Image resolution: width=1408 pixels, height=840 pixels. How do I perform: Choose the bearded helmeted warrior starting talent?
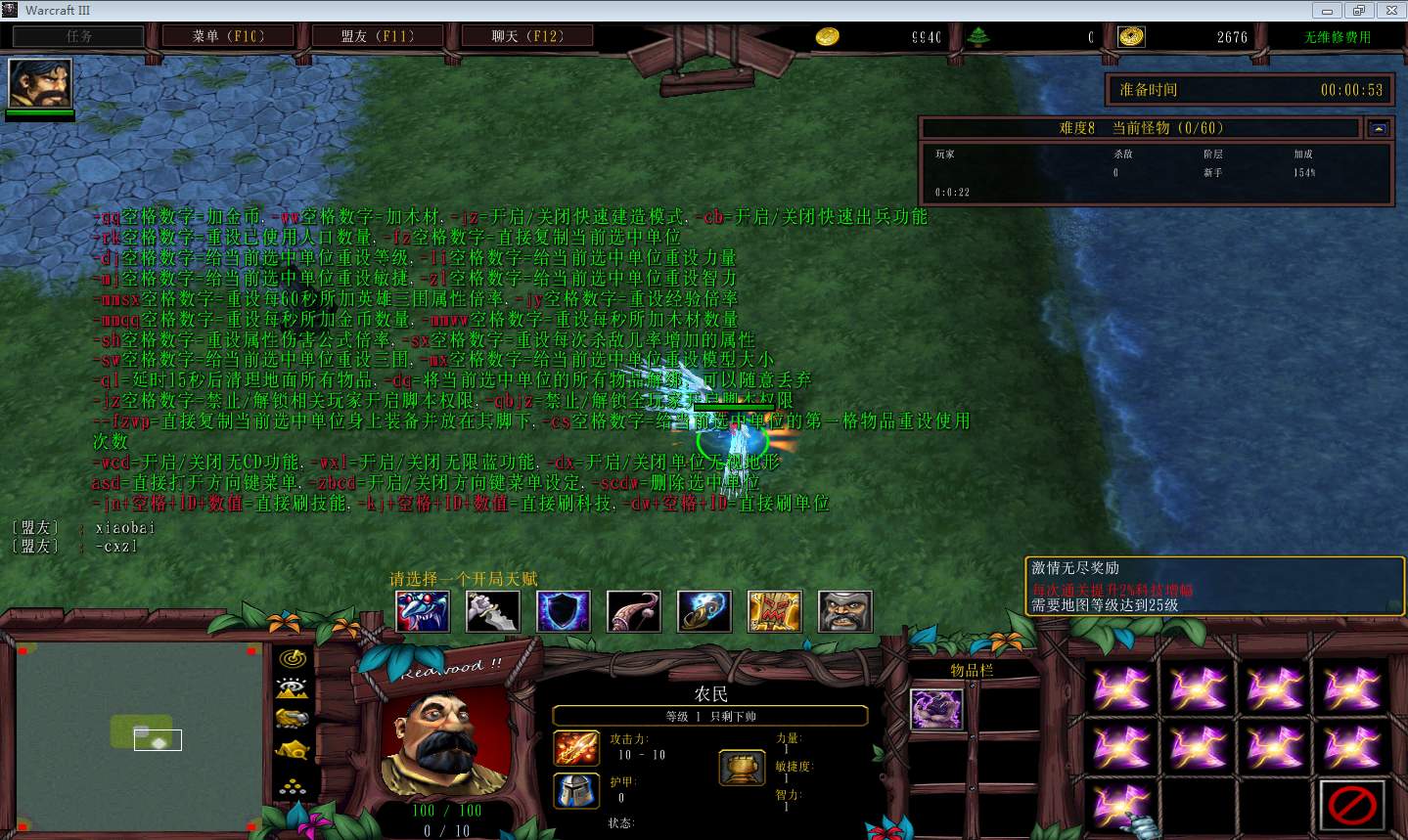(x=844, y=611)
